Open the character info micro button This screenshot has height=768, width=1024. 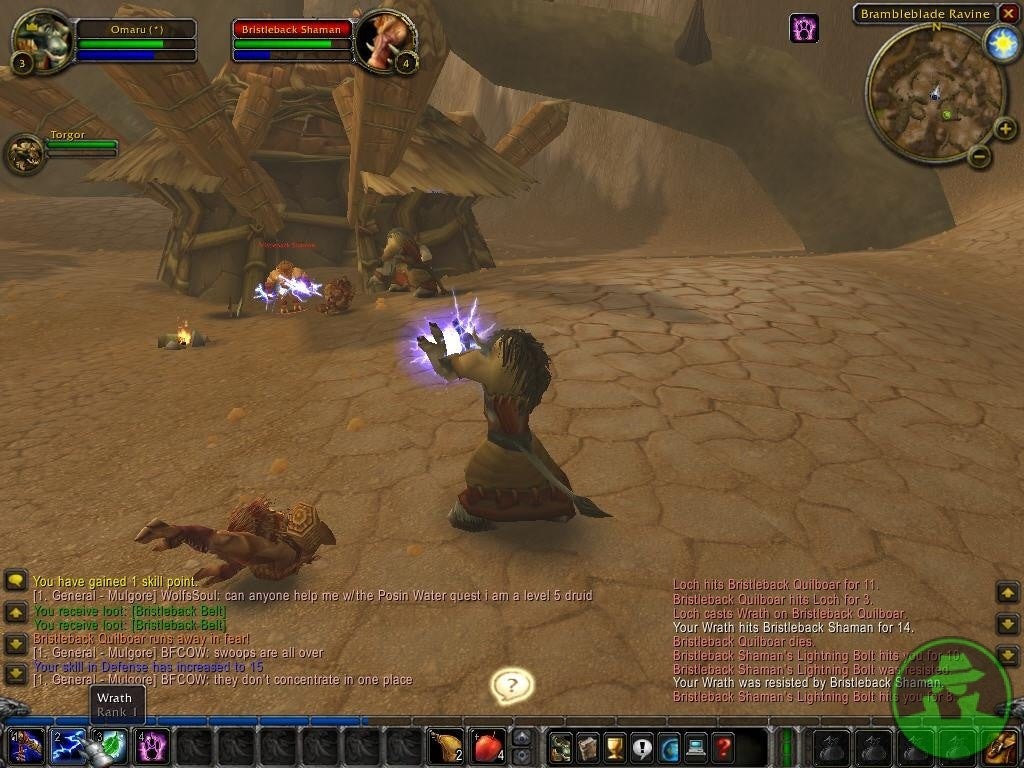click(x=561, y=746)
